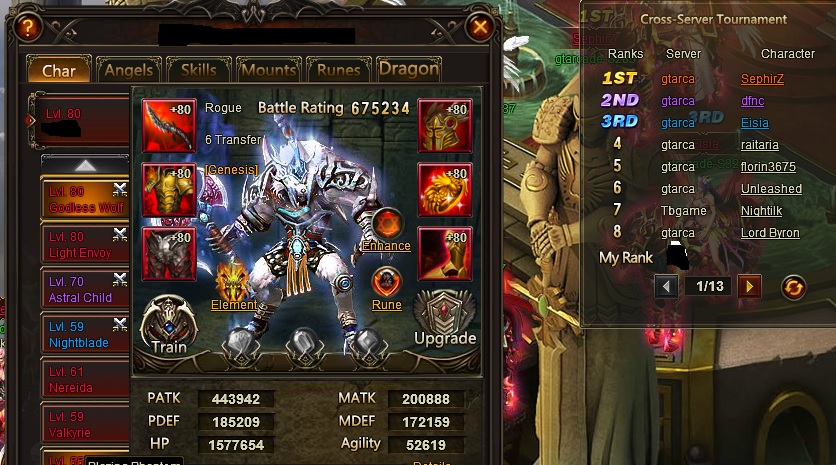Open the Enhance feature

(386, 229)
